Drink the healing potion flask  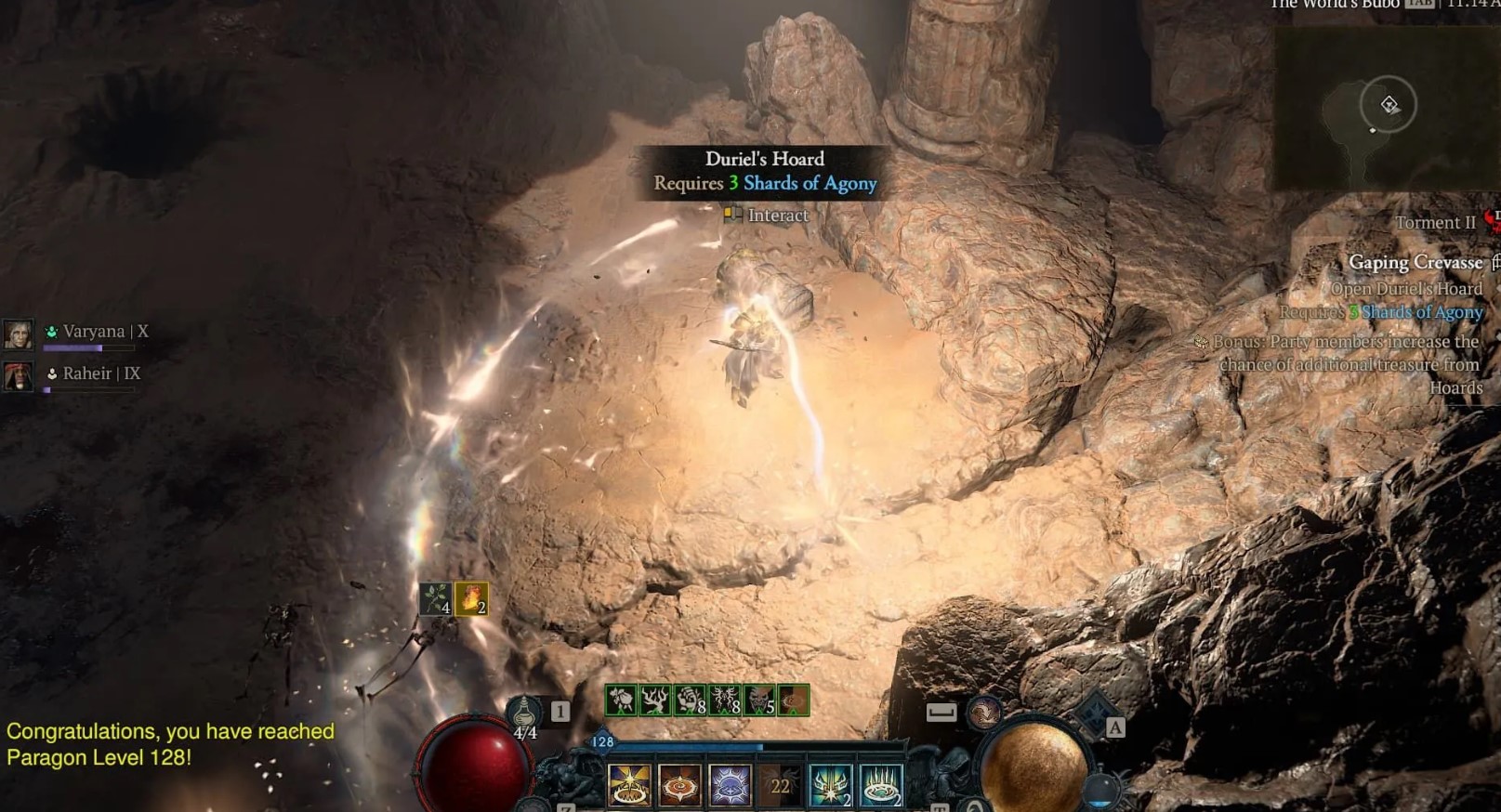[x=524, y=714]
